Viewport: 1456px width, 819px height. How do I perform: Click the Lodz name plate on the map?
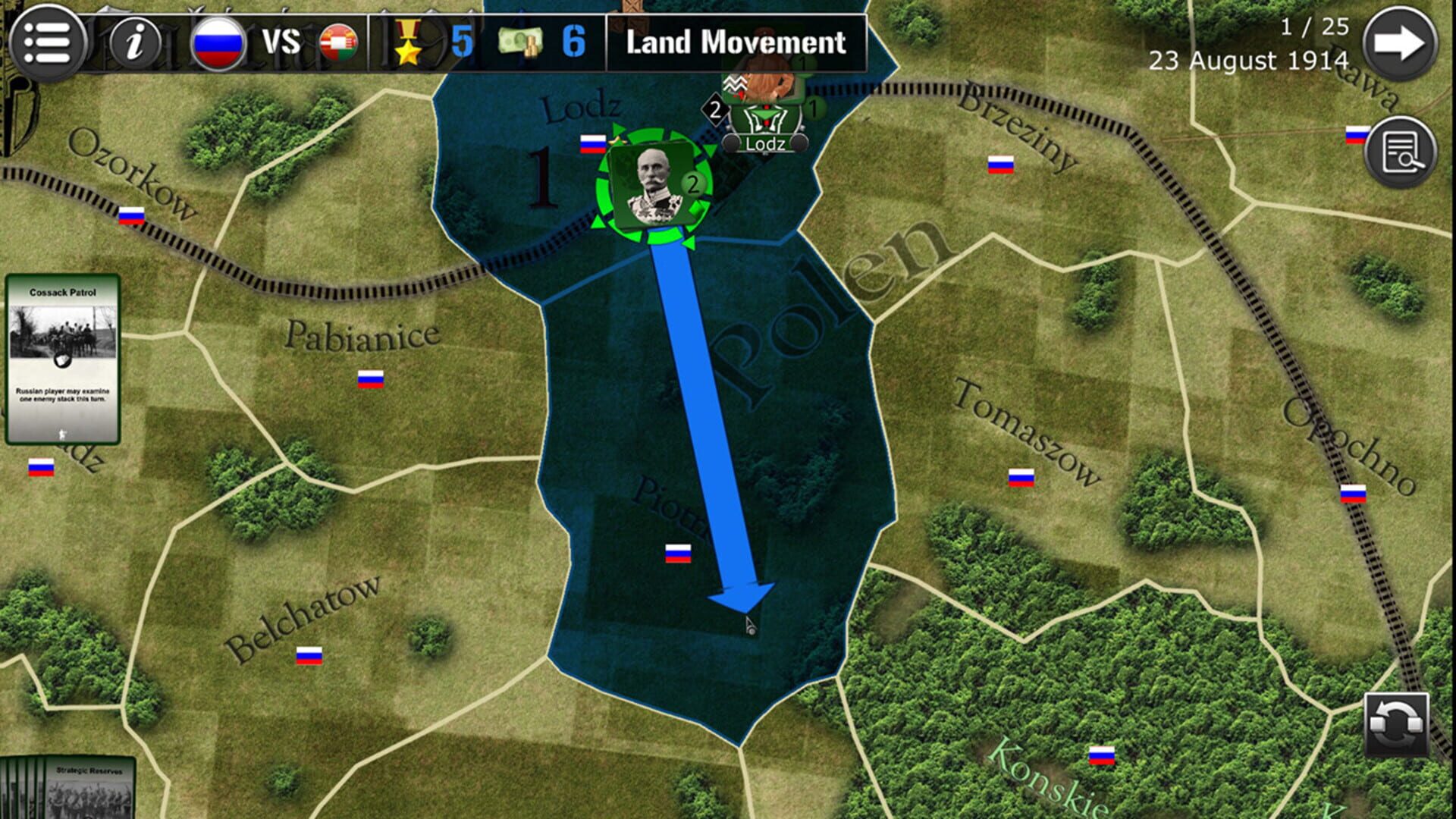click(x=767, y=143)
